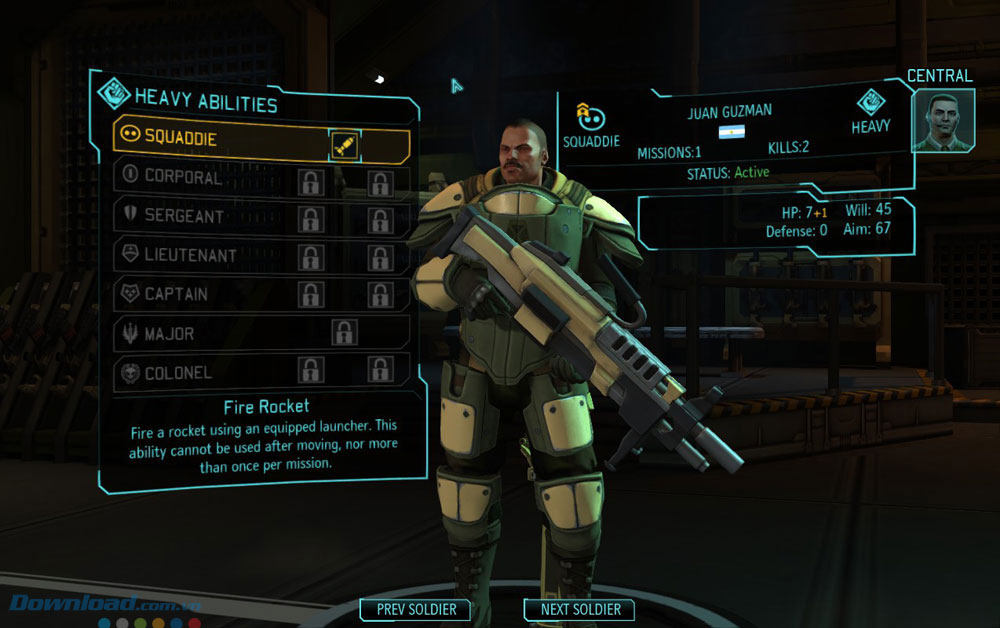Click the Major's locked ability icon
This screenshot has width=1000, height=628.
coord(345,333)
